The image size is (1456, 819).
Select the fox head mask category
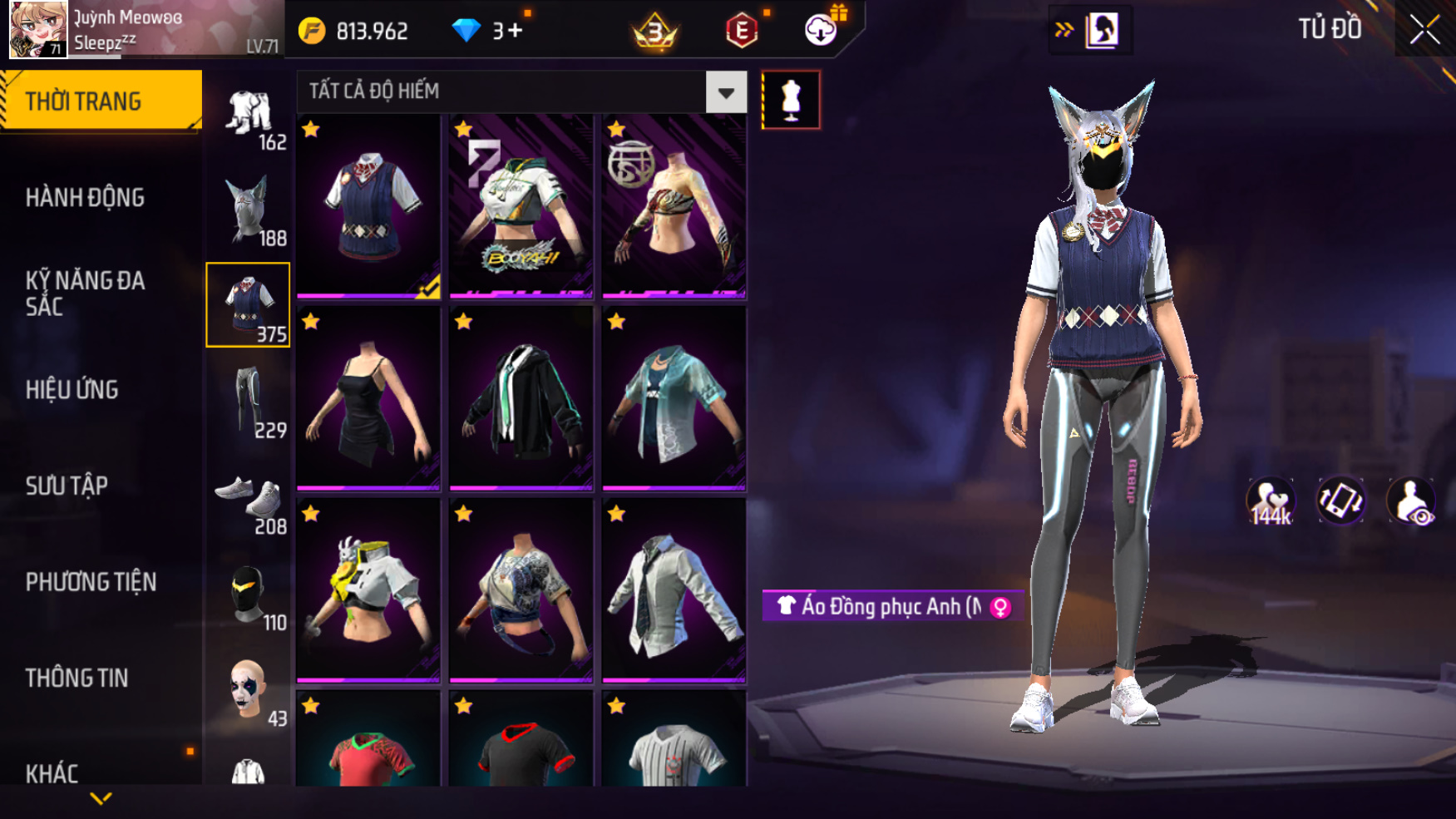pos(248,210)
